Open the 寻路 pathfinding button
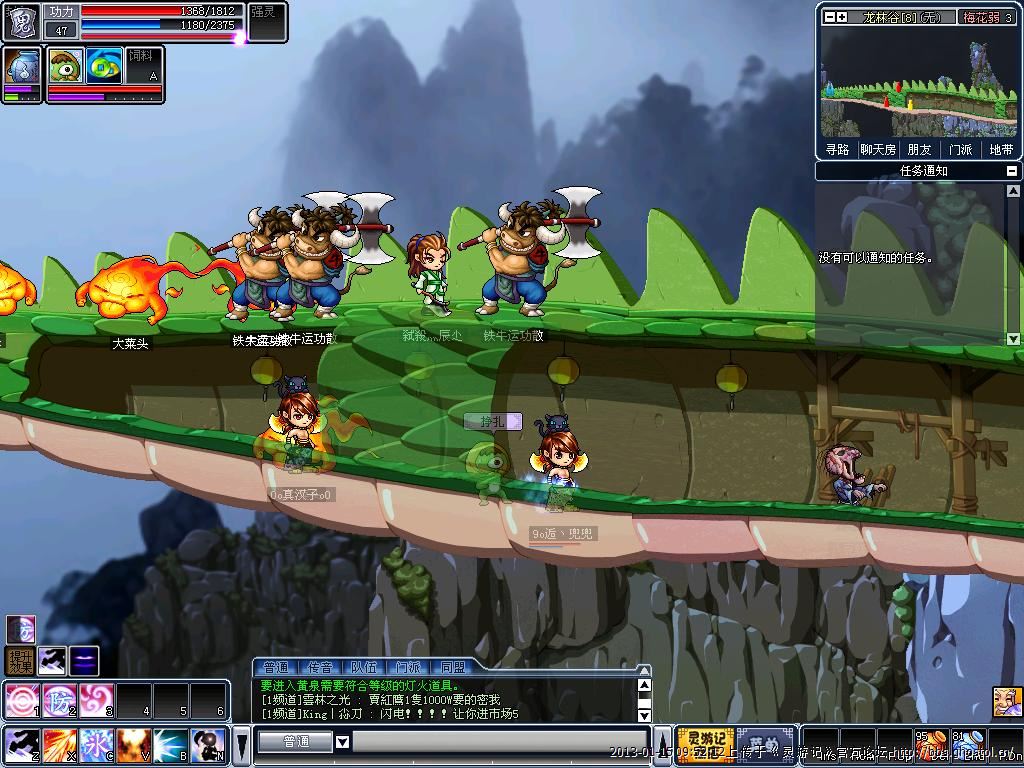 click(837, 150)
